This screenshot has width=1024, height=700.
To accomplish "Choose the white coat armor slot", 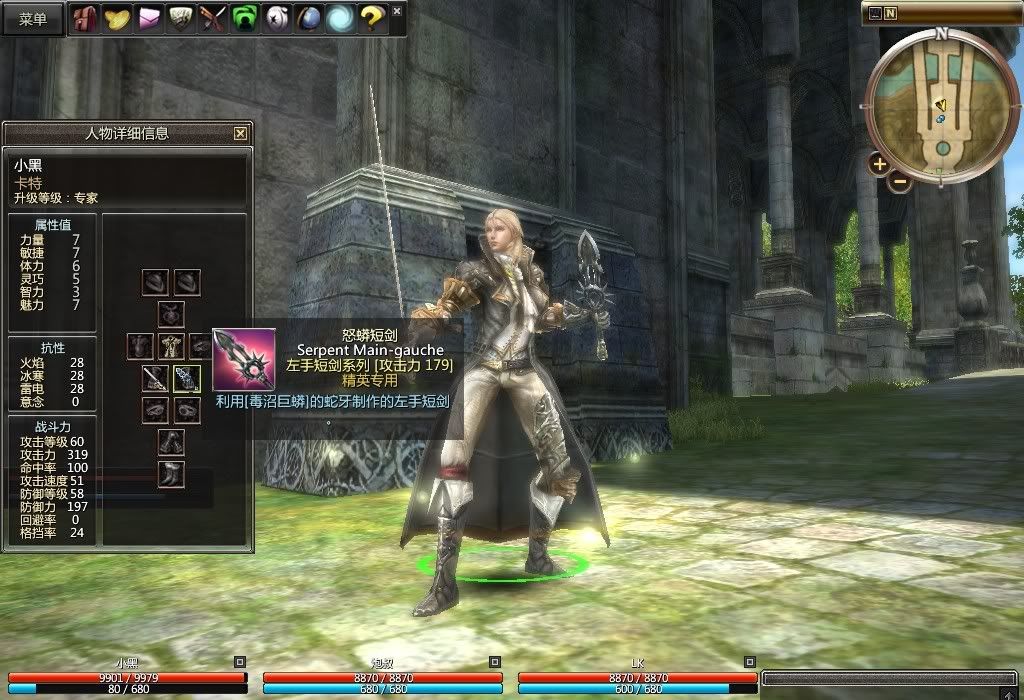I will coord(171,346).
